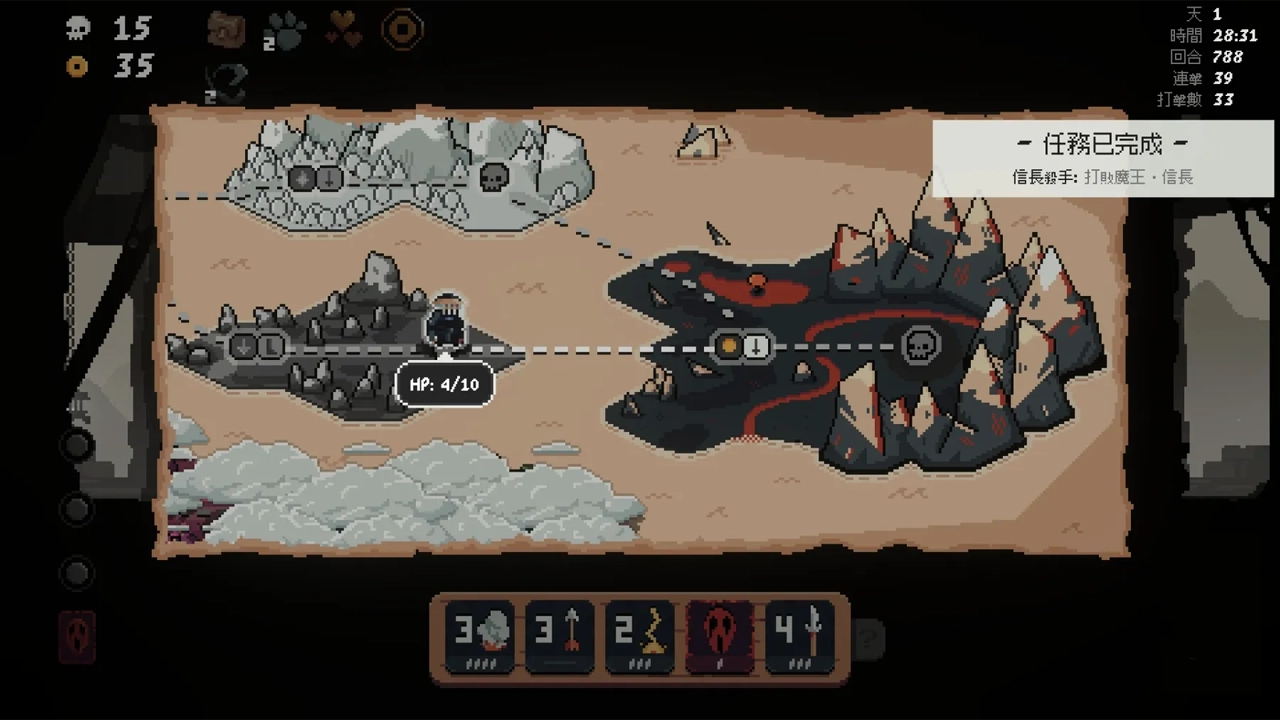Select the rock attack tile
The height and width of the screenshot is (720, 1280).
480,637
